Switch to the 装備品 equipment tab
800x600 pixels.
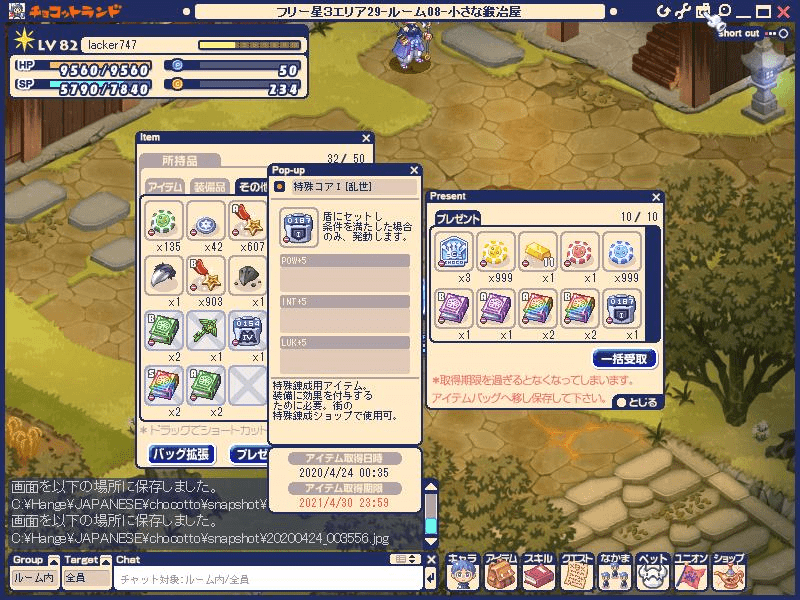click(210, 187)
